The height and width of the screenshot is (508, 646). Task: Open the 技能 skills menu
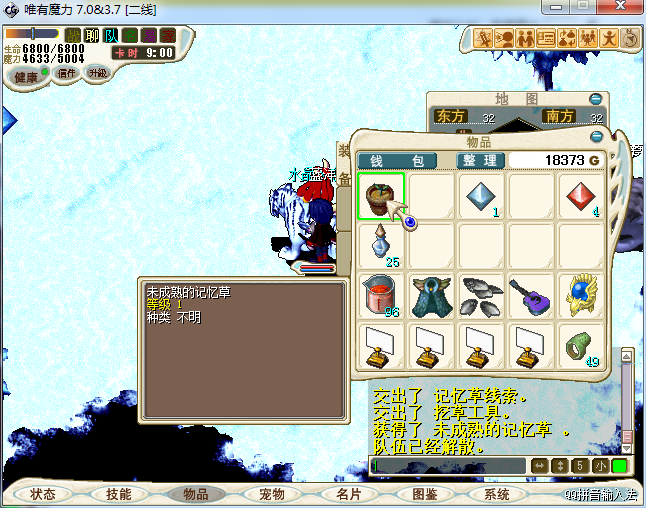(118, 494)
